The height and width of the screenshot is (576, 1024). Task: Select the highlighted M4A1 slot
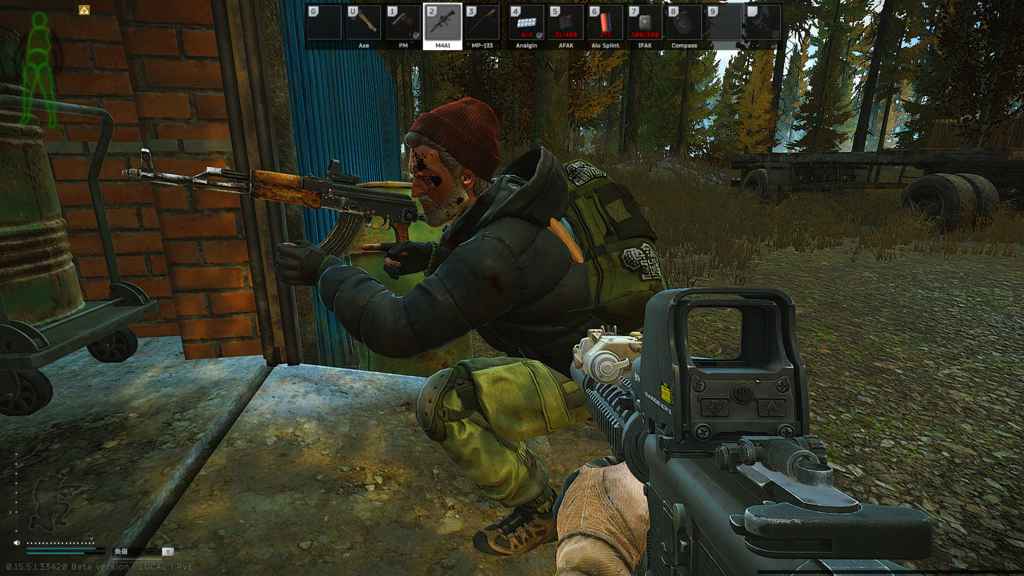coord(443,24)
